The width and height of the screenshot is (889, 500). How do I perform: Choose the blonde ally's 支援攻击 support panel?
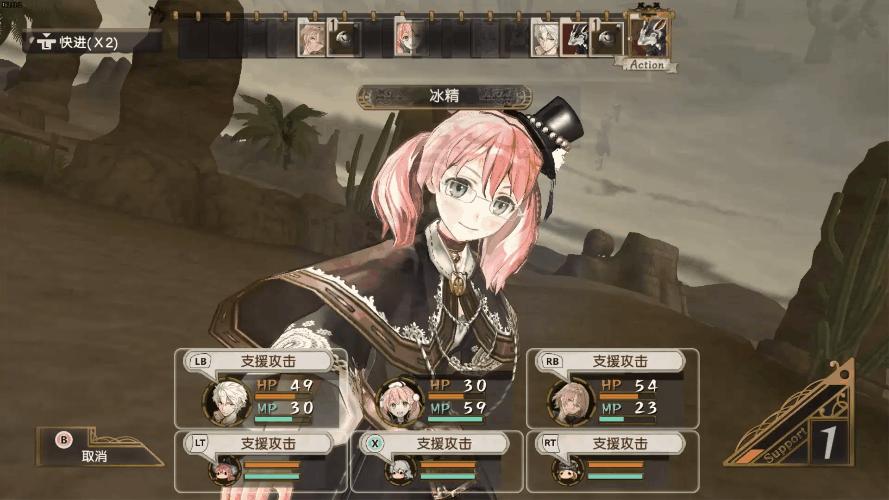point(612,388)
